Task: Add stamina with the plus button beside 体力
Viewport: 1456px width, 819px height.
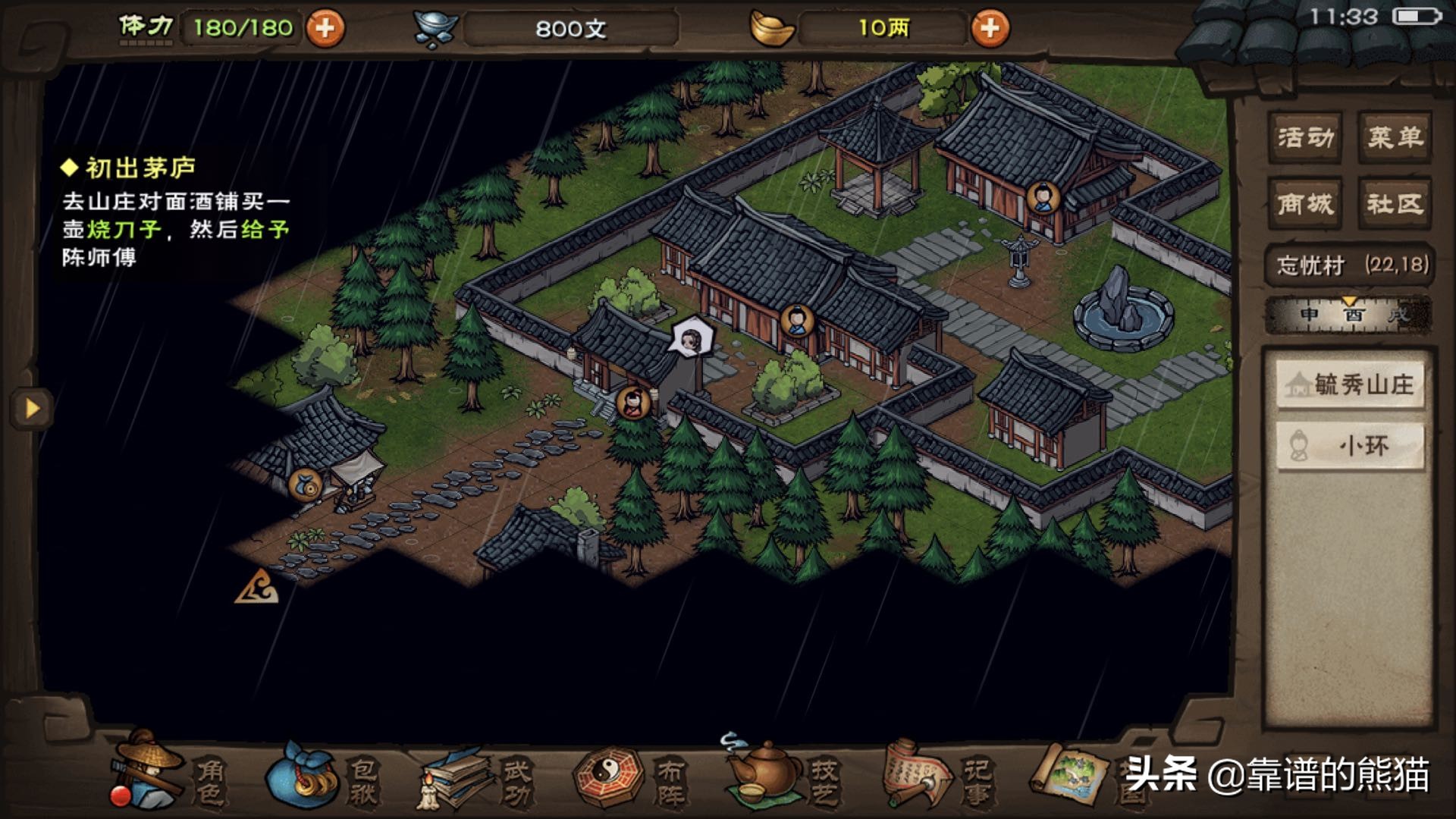Action: [x=325, y=29]
